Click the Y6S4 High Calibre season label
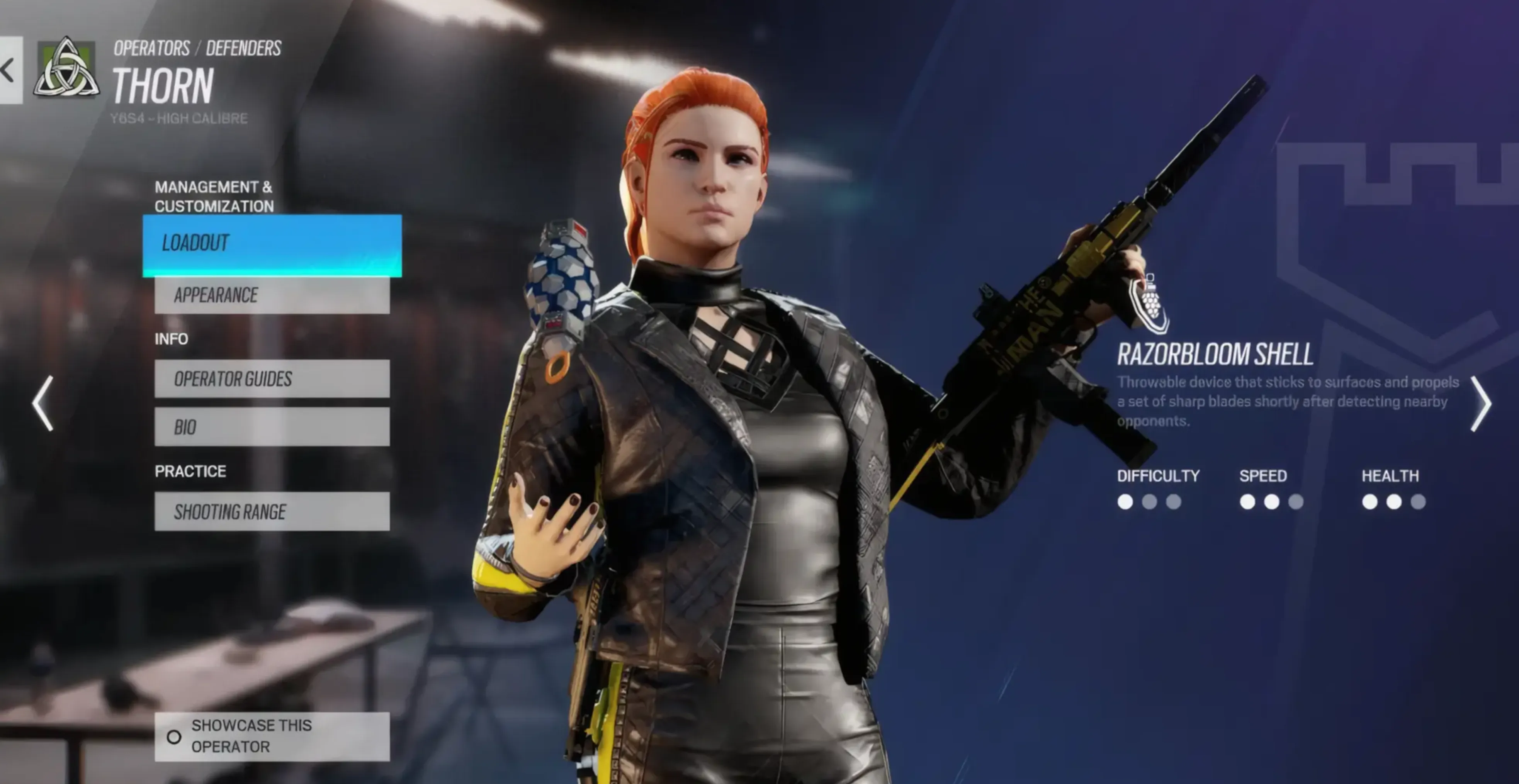The width and height of the screenshot is (1519, 784). point(178,118)
